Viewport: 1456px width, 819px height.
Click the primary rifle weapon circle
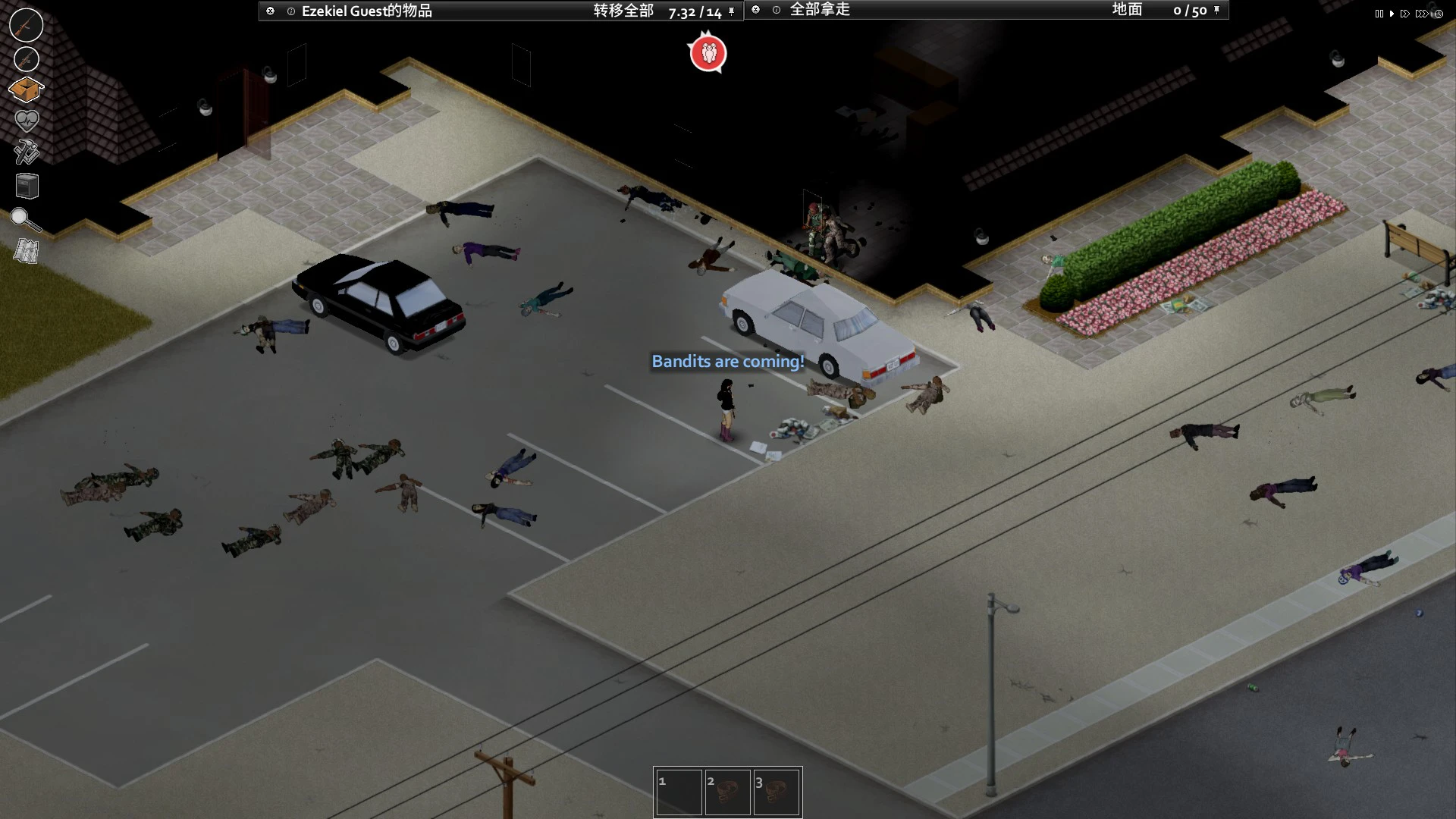(26, 25)
